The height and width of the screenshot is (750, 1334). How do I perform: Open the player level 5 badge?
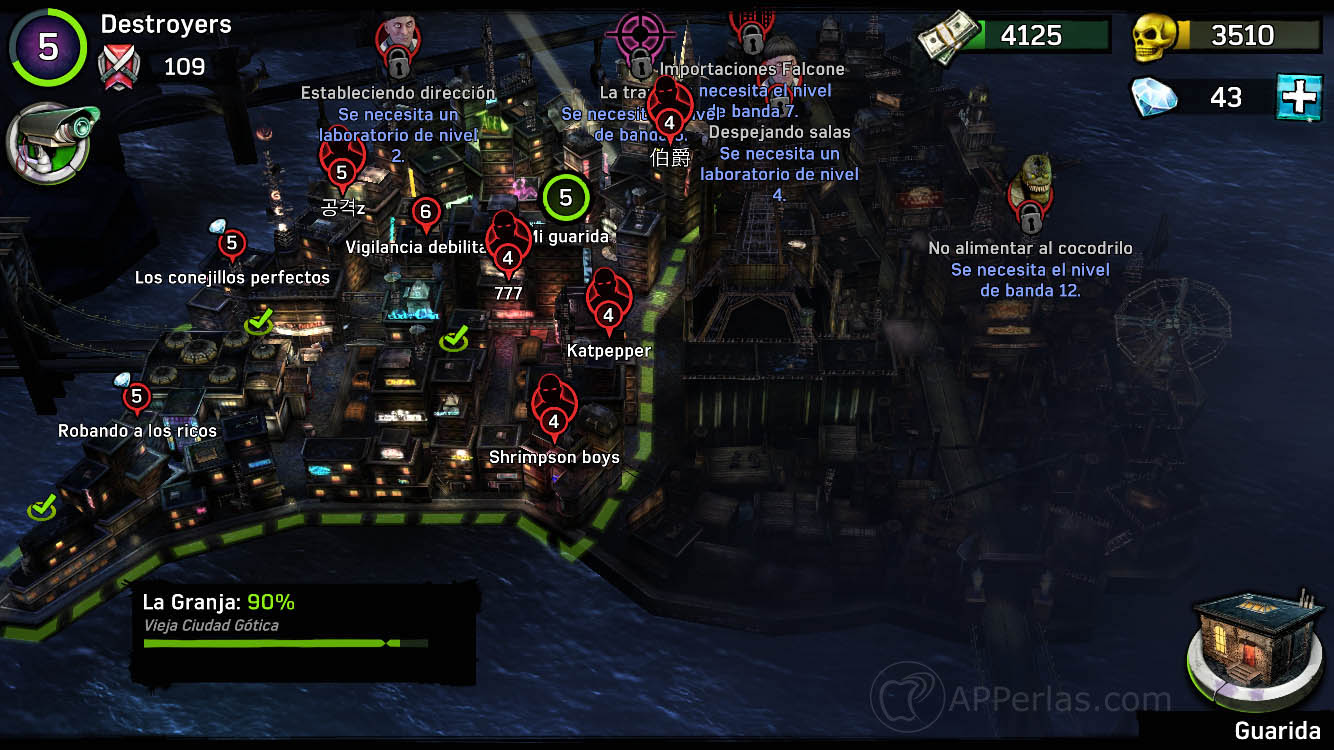48,47
